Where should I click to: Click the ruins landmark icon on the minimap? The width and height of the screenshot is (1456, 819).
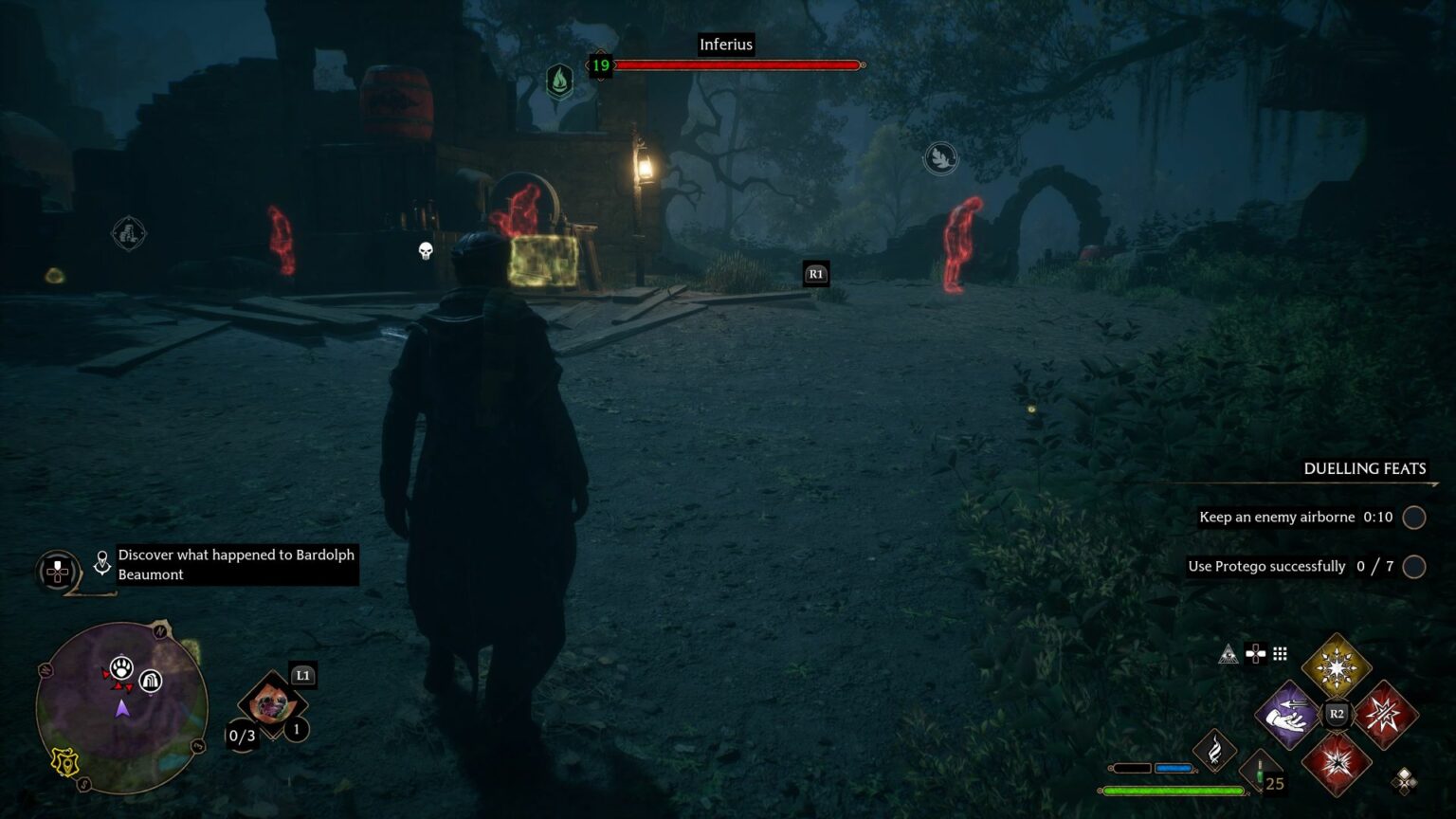(151, 681)
